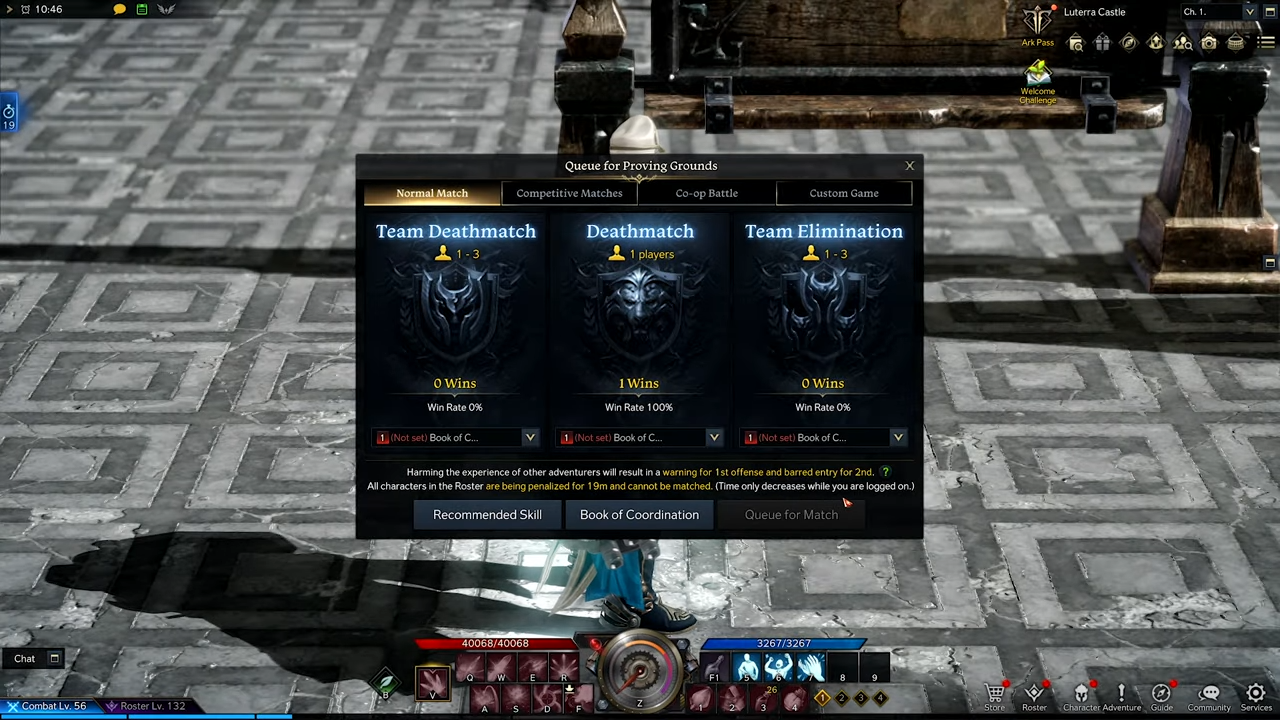This screenshot has height=720, width=1280.
Task: Switch to the Normal Match tab
Action: tap(432, 193)
